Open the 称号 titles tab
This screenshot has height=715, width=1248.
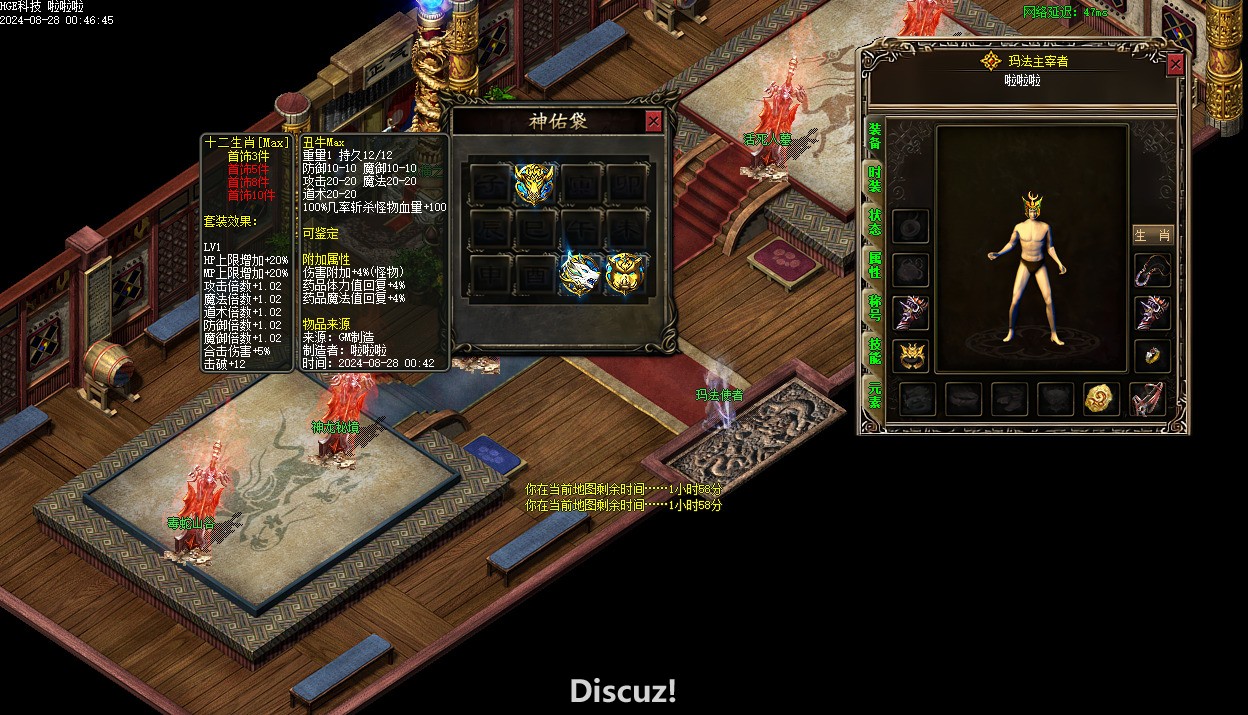[875, 307]
